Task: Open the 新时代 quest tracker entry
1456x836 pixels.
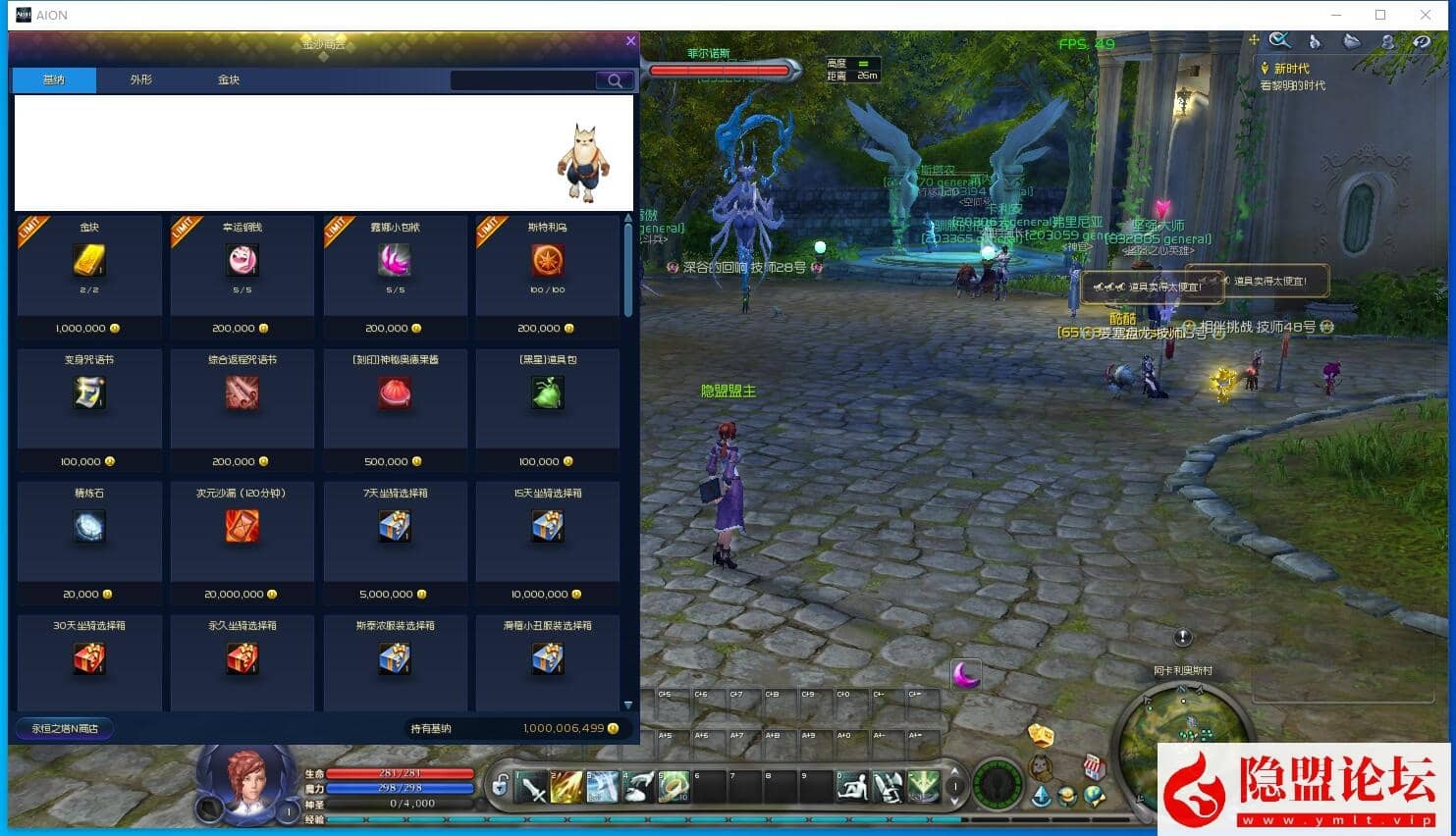Action: click(x=1291, y=69)
